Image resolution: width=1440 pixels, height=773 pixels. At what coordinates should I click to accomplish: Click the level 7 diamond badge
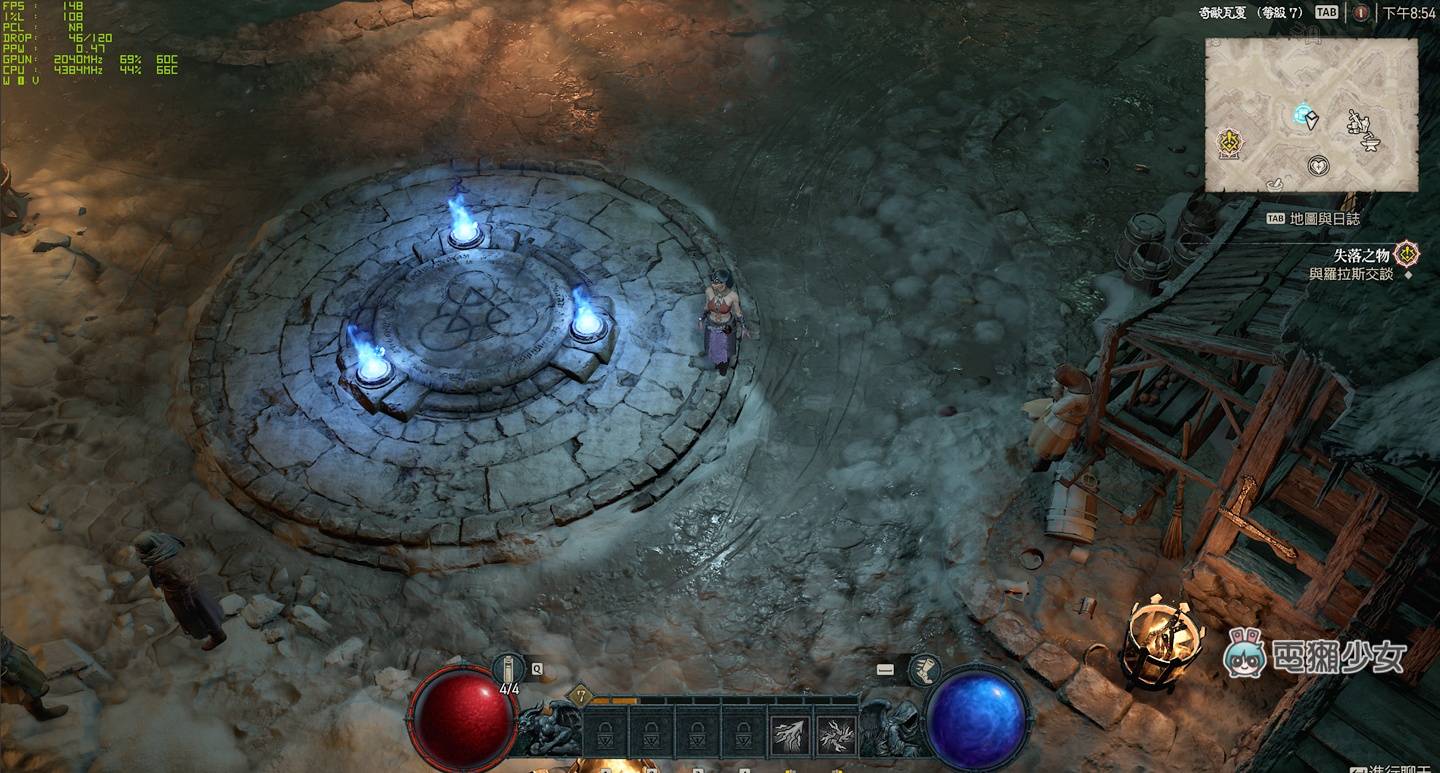click(x=577, y=696)
